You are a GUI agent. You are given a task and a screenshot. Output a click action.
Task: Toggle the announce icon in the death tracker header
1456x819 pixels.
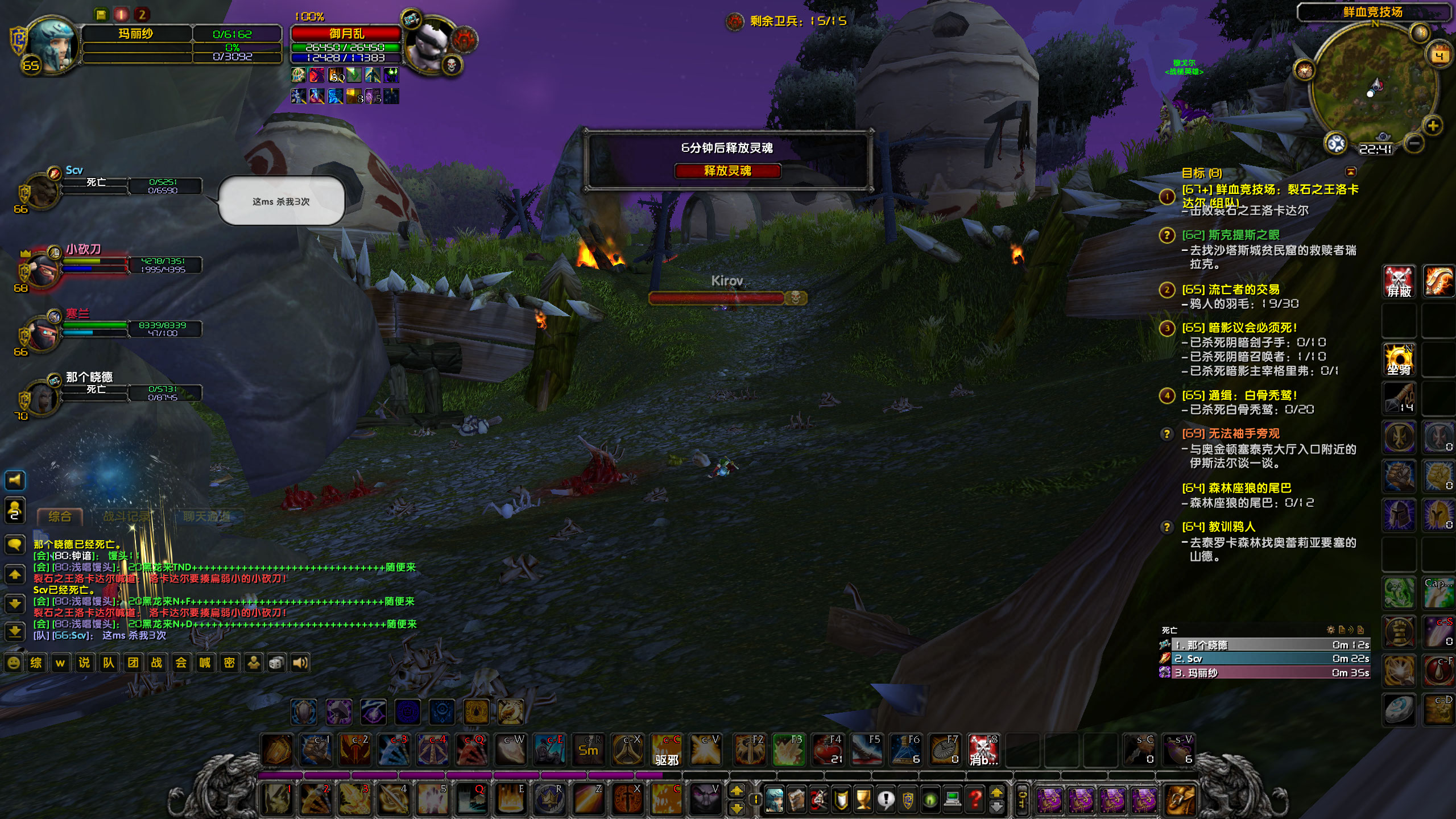point(1352,629)
